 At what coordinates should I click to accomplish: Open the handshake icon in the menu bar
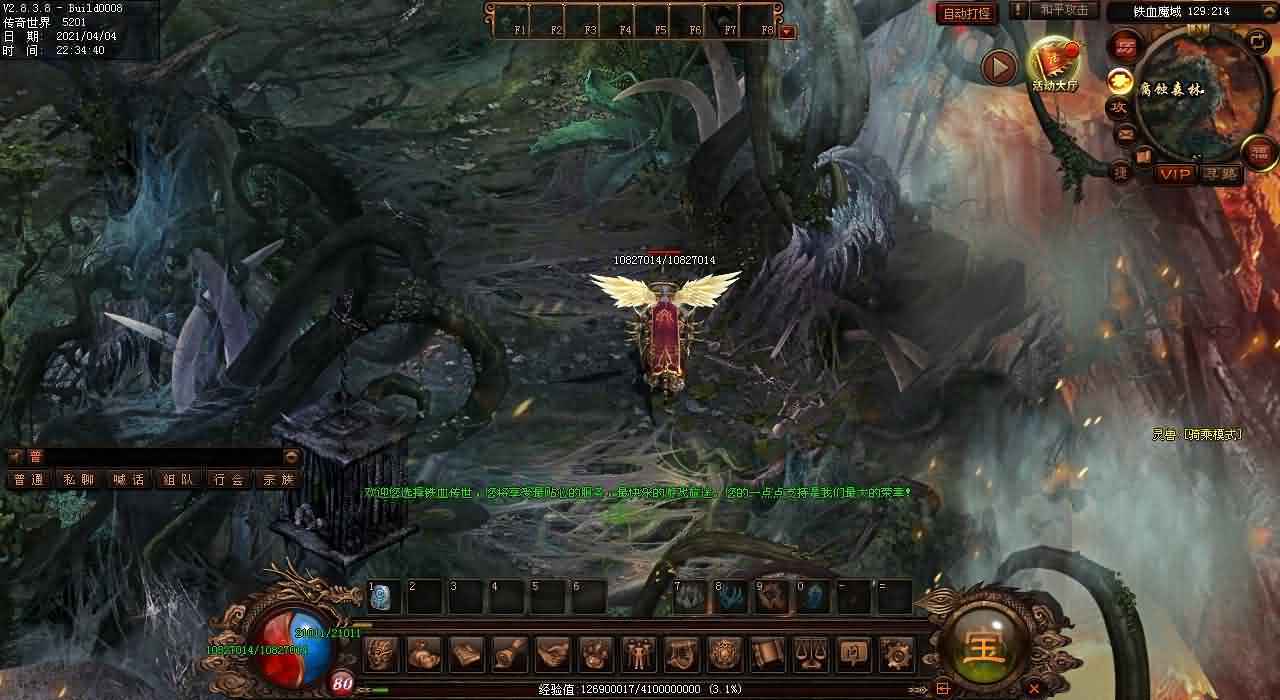click(x=553, y=654)
